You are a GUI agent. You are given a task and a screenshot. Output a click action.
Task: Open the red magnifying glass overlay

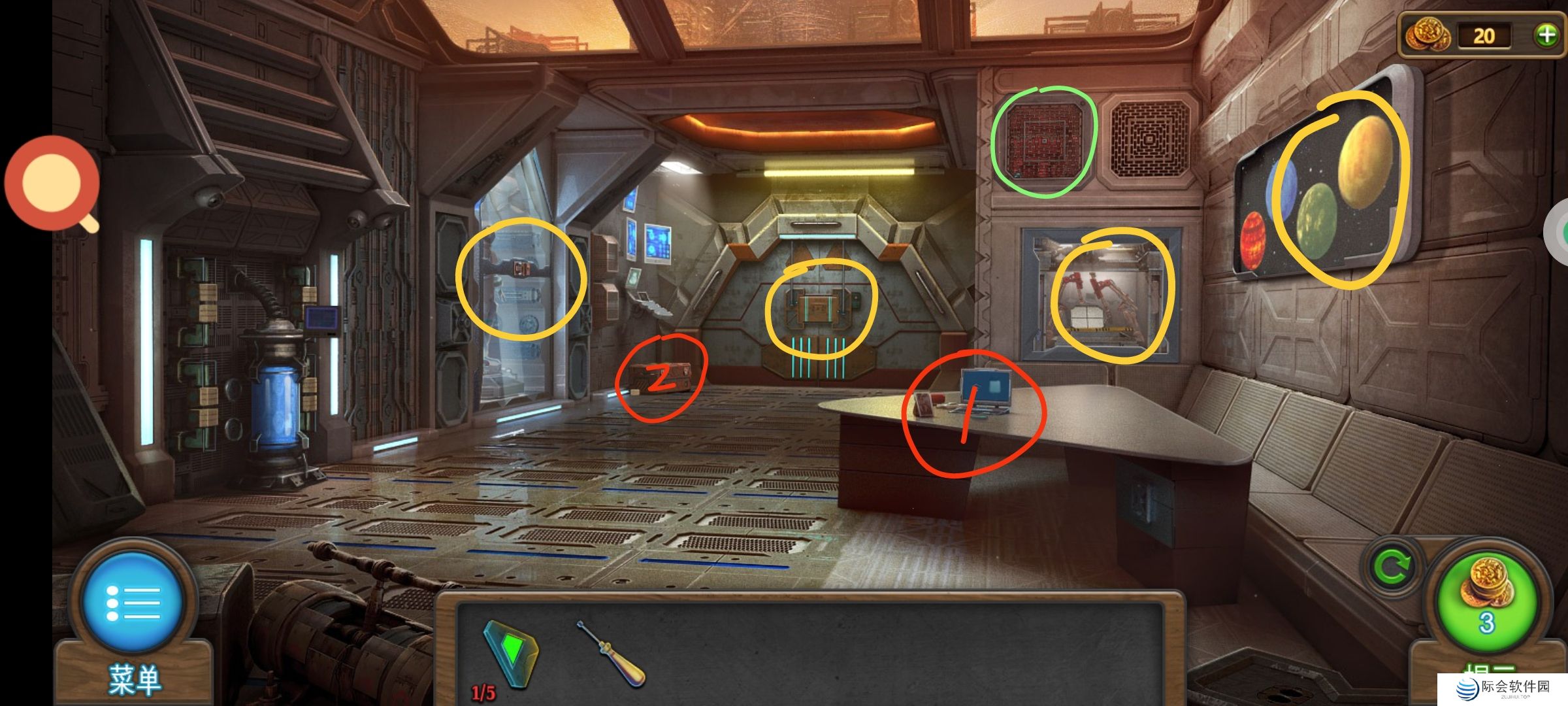point(52,184)
